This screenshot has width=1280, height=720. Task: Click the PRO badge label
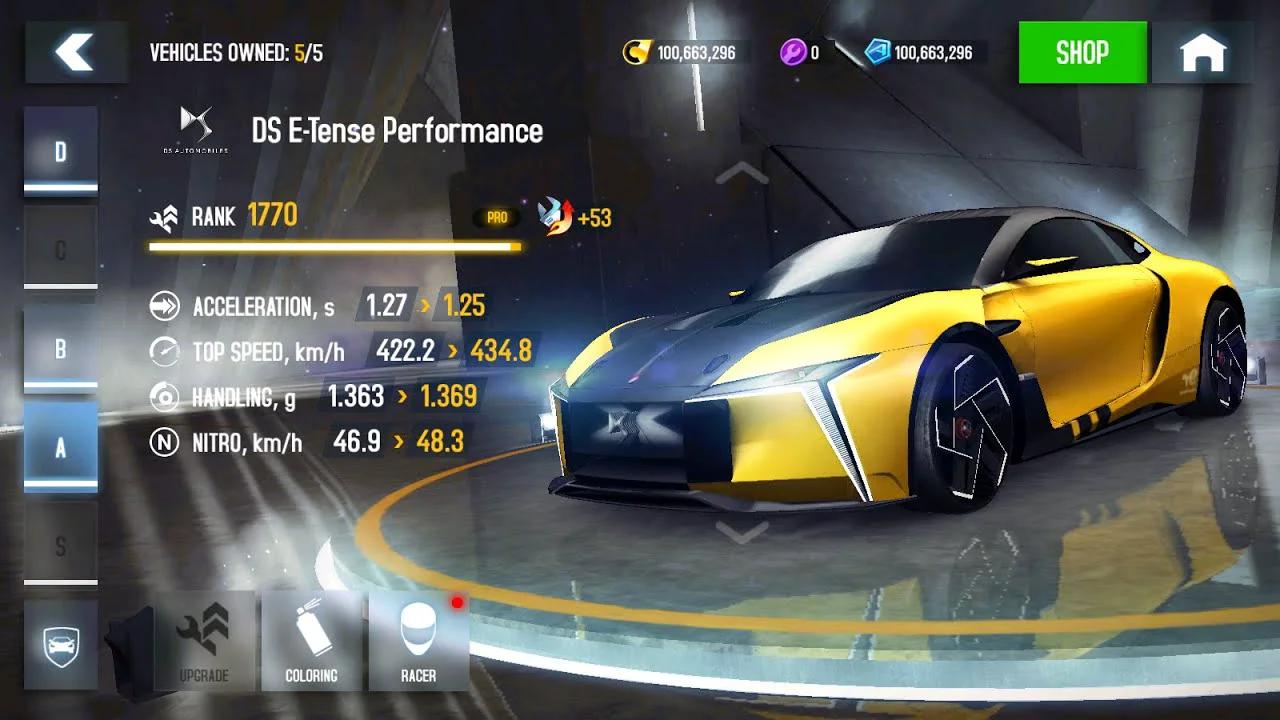point(498,216)
